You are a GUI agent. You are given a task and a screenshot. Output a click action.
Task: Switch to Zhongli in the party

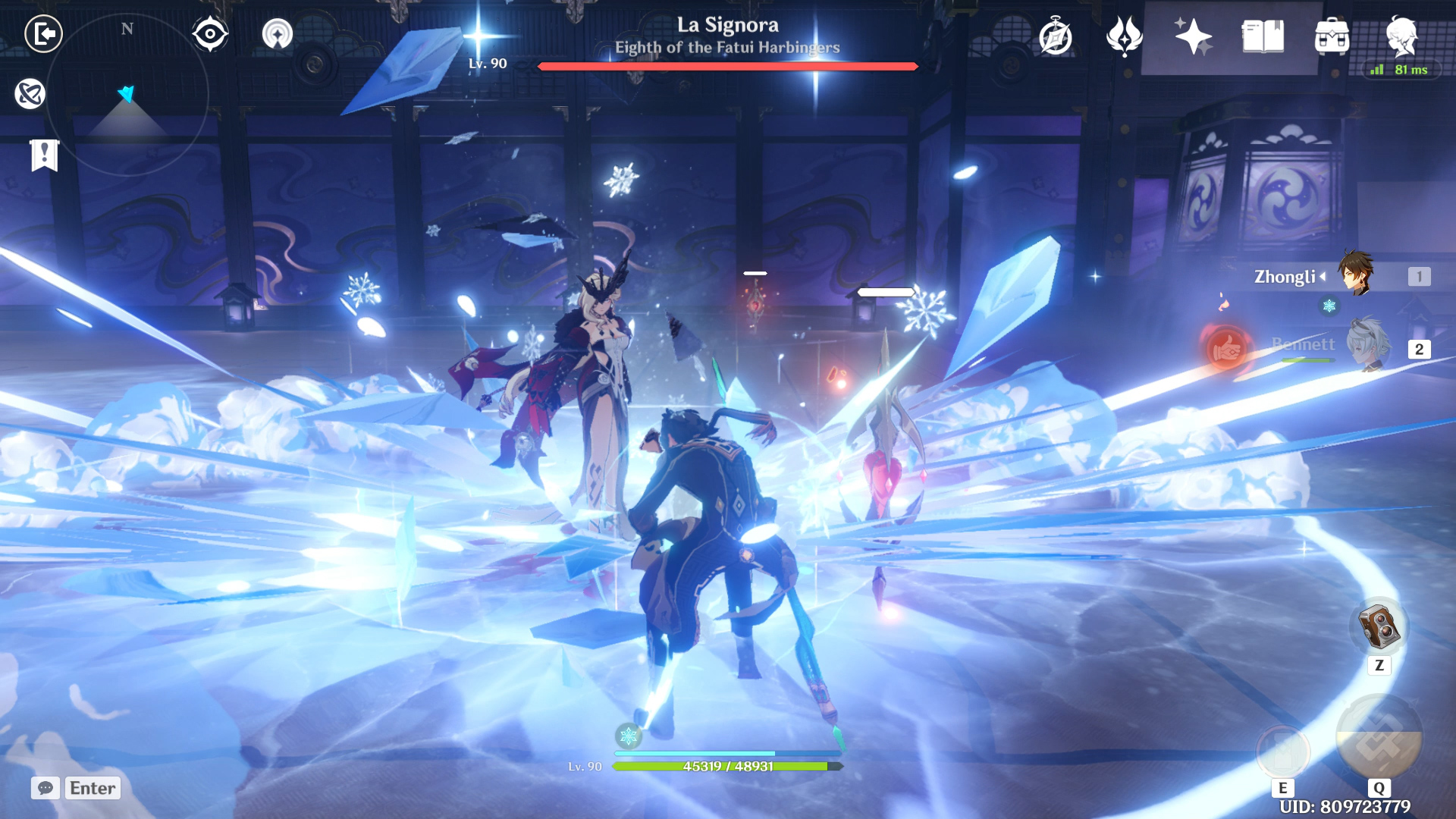1356,275
